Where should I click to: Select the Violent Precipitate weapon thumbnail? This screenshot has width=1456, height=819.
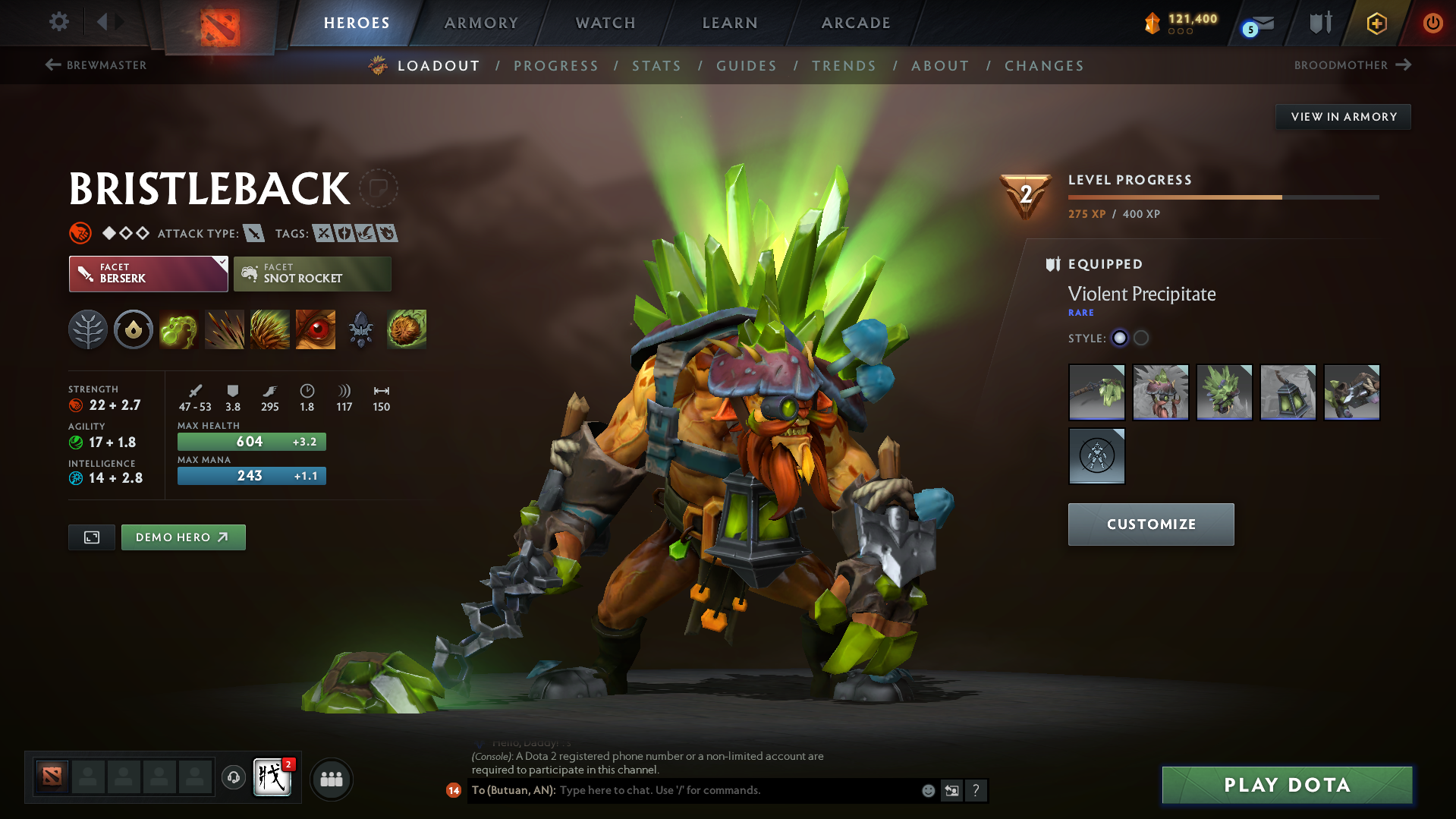[1096, 392]
